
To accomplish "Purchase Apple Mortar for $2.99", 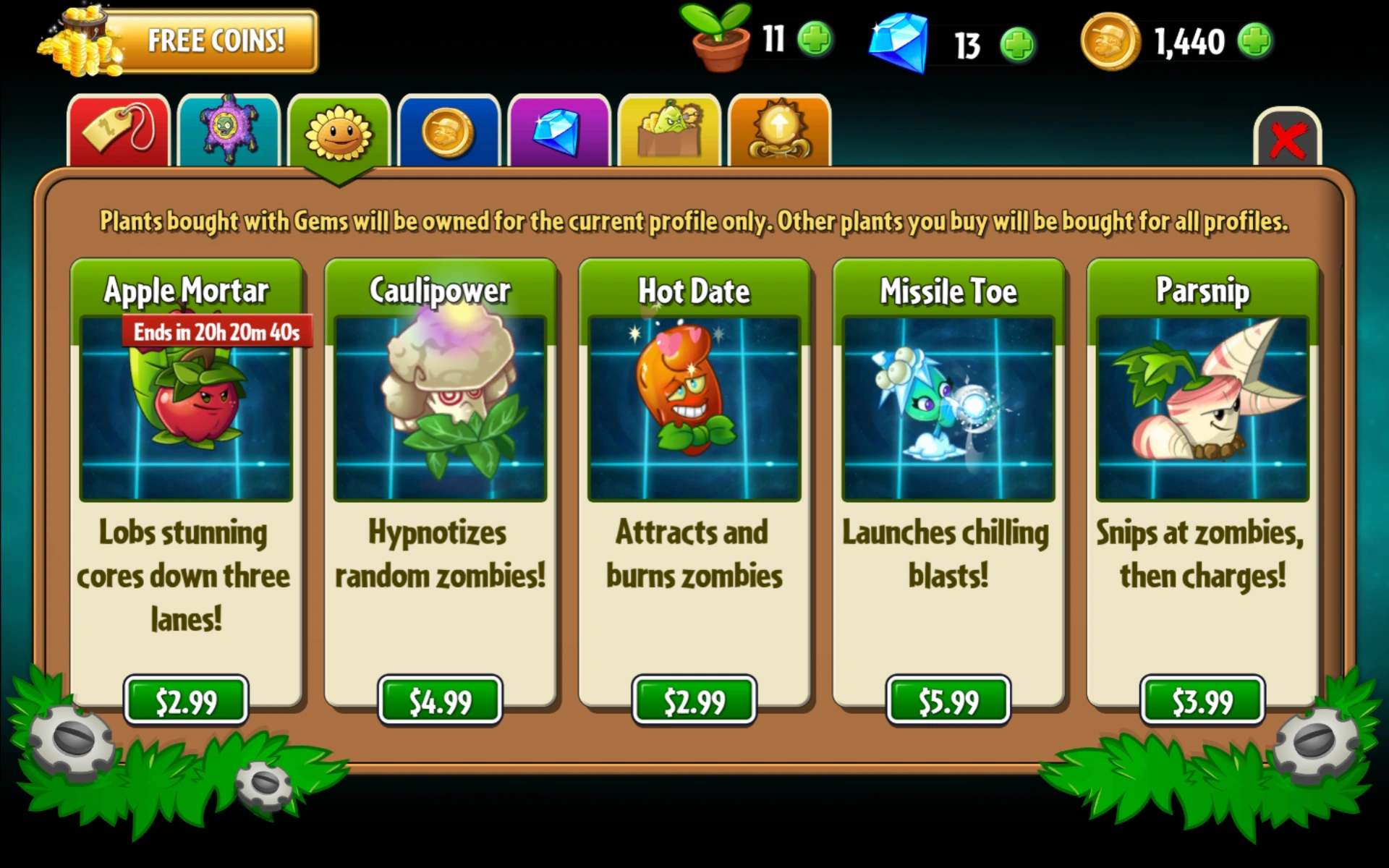I will [186, 699].
